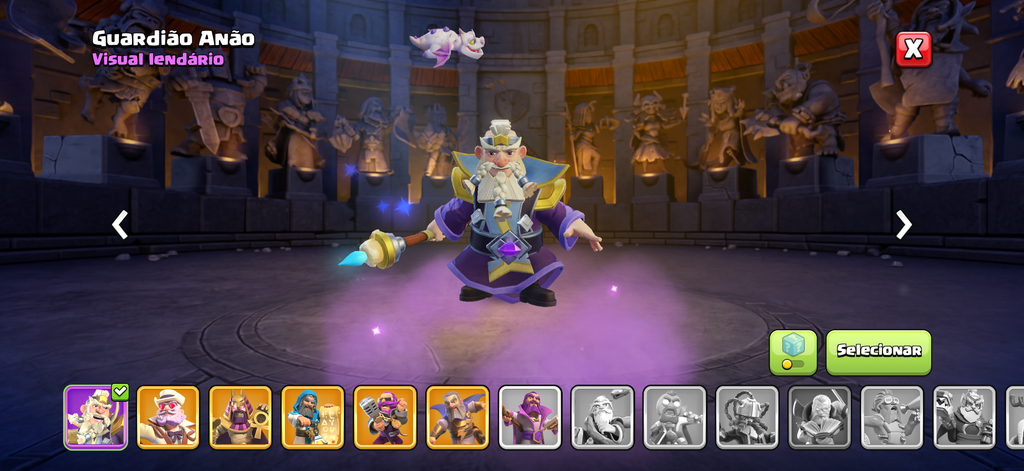Select the default purple-robed Warden skin
The width and height of the screenshot is (1024, 471).
click(x=530, y=417)
